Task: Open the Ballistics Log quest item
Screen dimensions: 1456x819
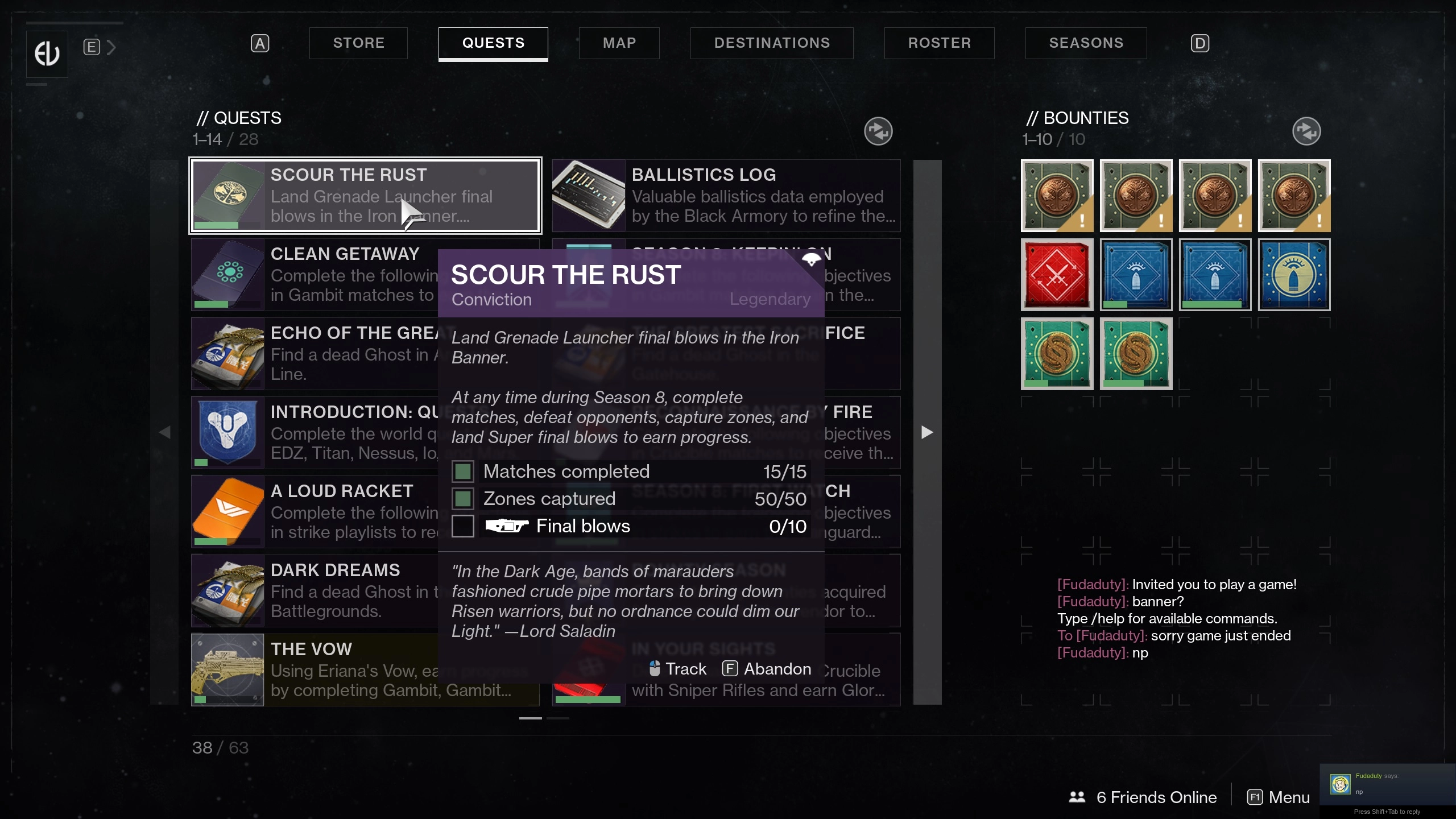Action: tap(726, 196)
